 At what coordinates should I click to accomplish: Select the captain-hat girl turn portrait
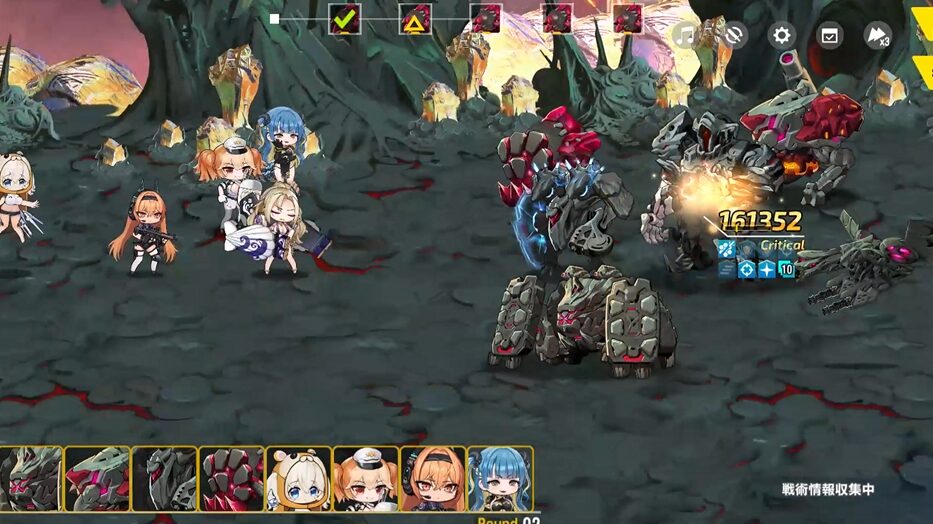[x=365, y=479]
